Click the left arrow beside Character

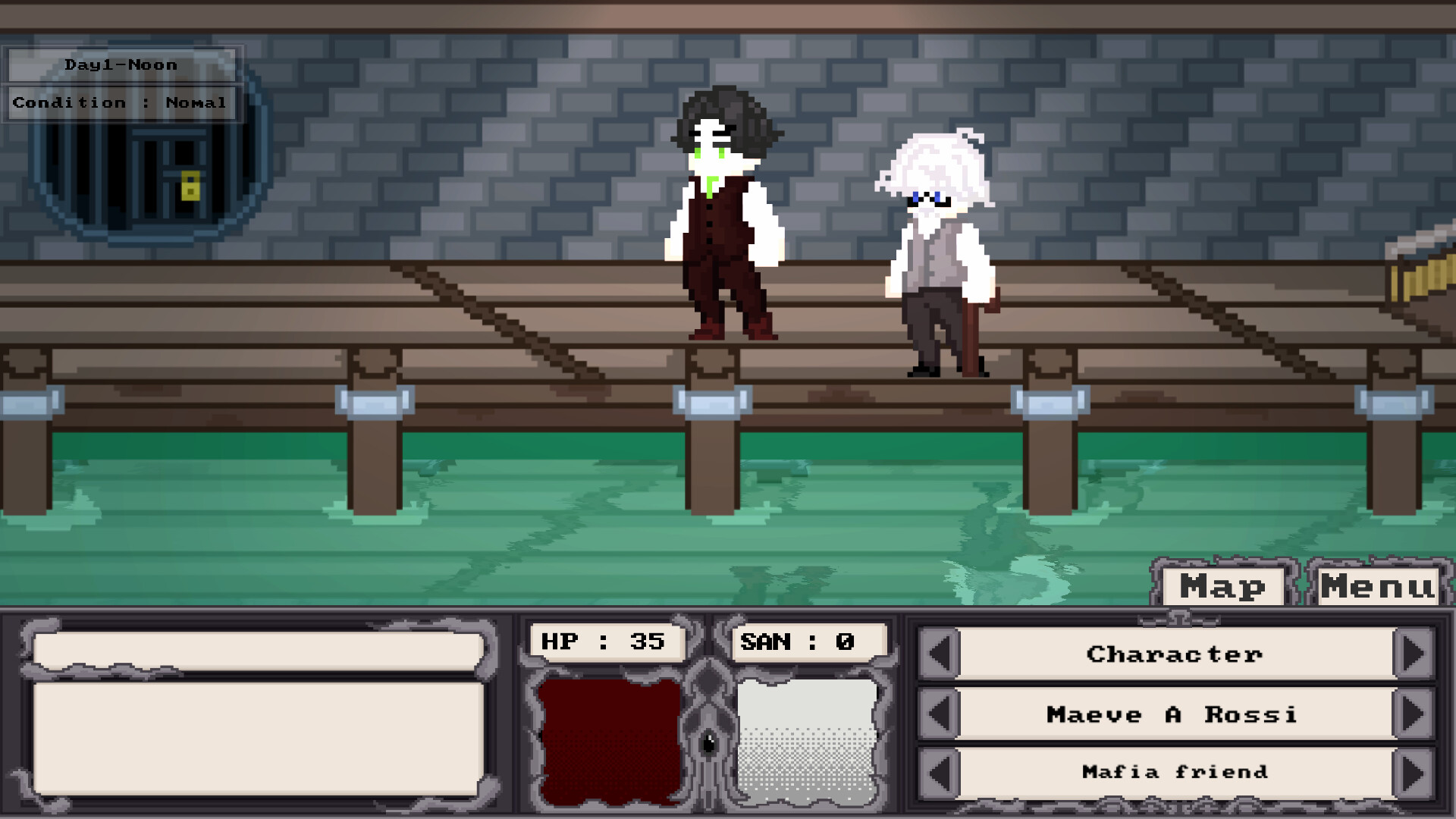coord(938,654)
